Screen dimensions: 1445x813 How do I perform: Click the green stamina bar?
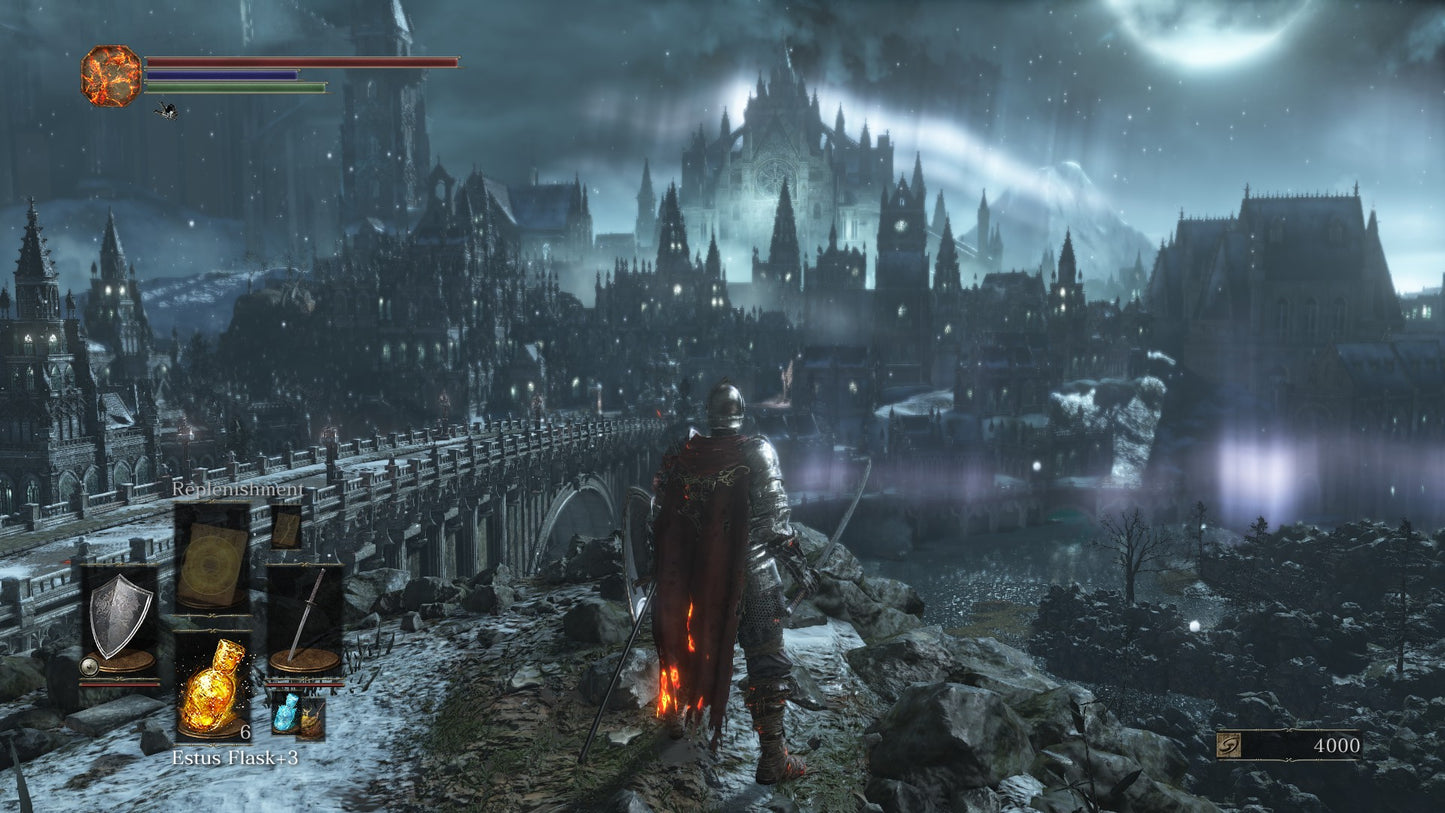pyautogui.click(x=235, y=87)
